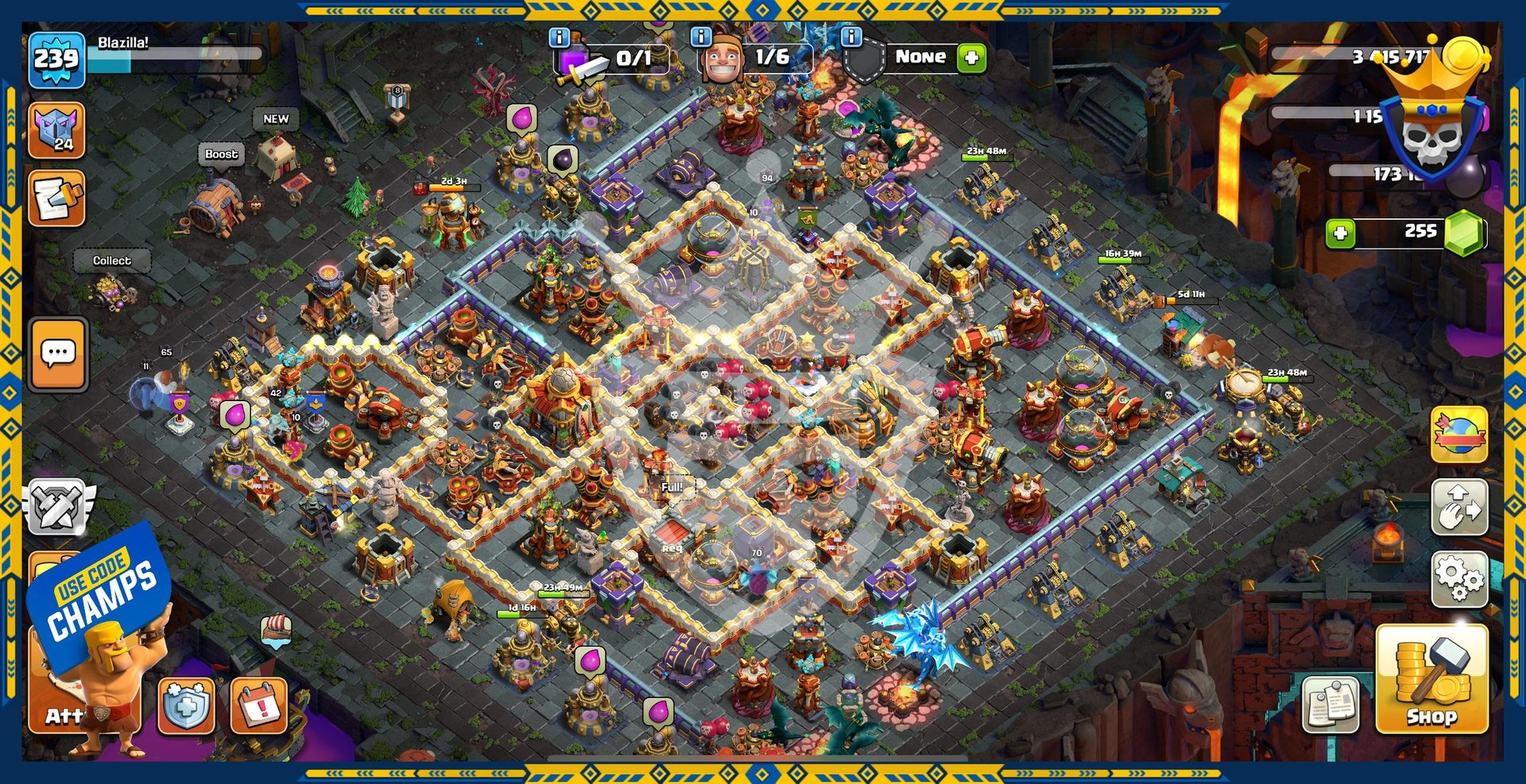Open the chat speech-bubble panel
The height and width of the screenshot is (784, 1526).
pos(58,354)
